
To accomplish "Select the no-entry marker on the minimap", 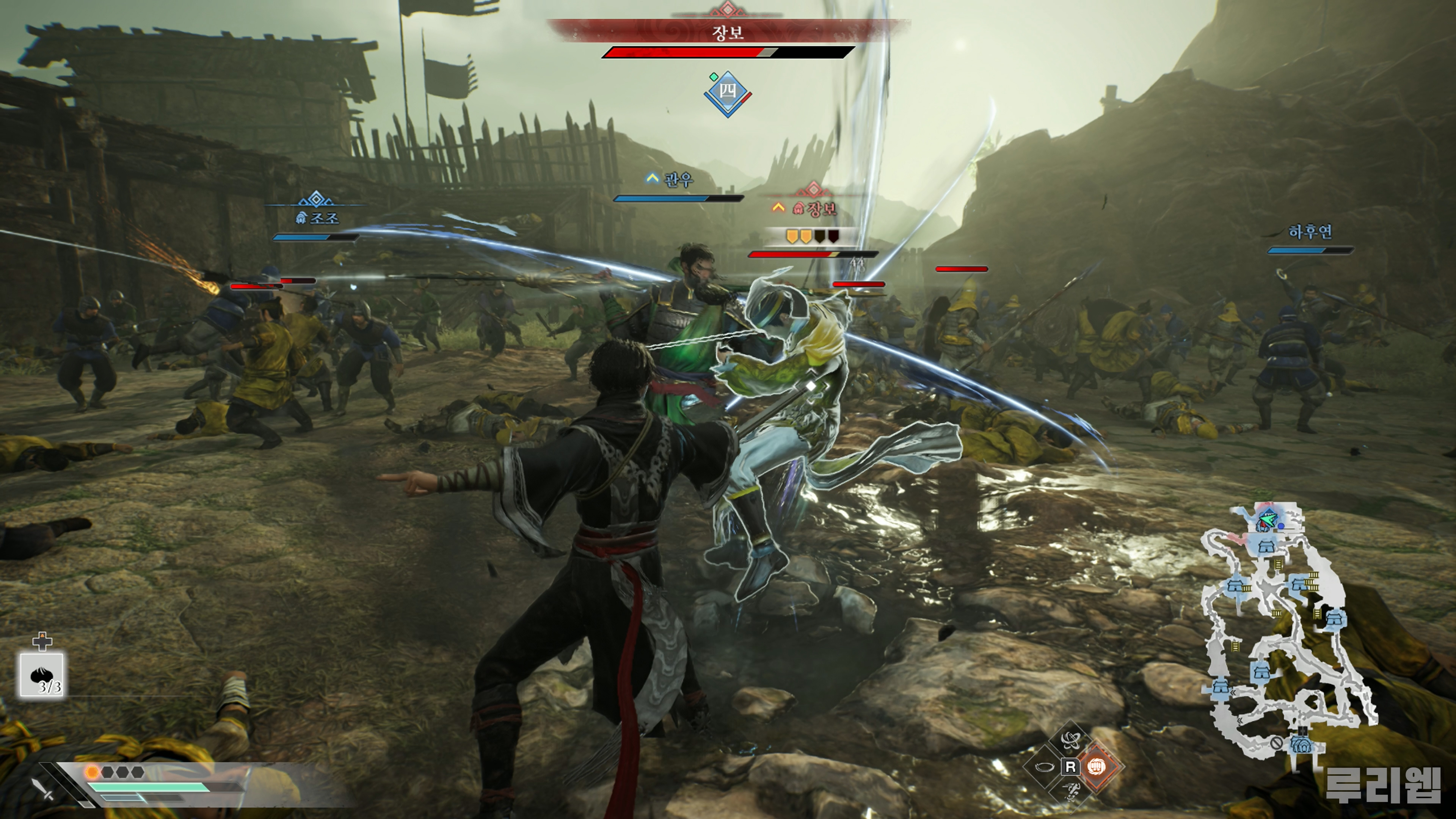I will tap(1276, 743).
